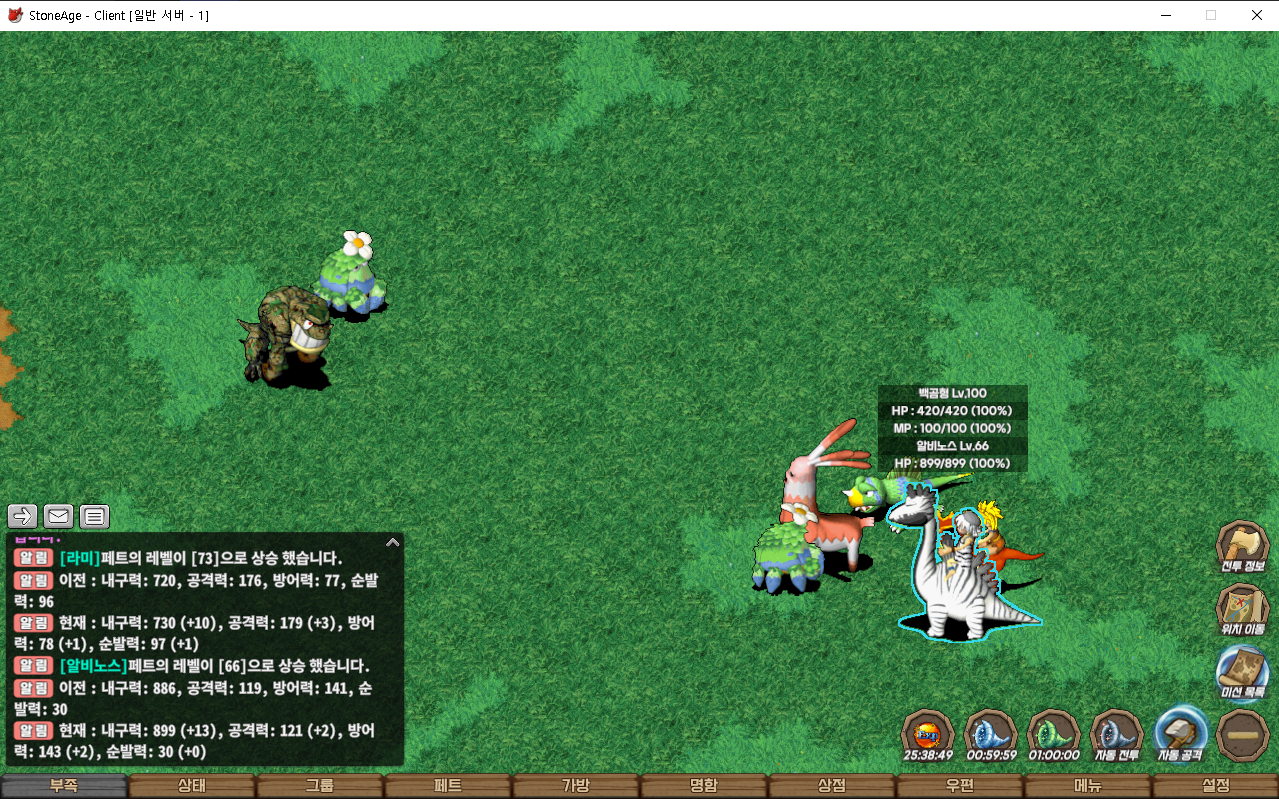This screenshot has height=799, width=1279.
Task: Open the 설정 (settings) menu
Action: pyautogui.click(x=1216, y=786)
